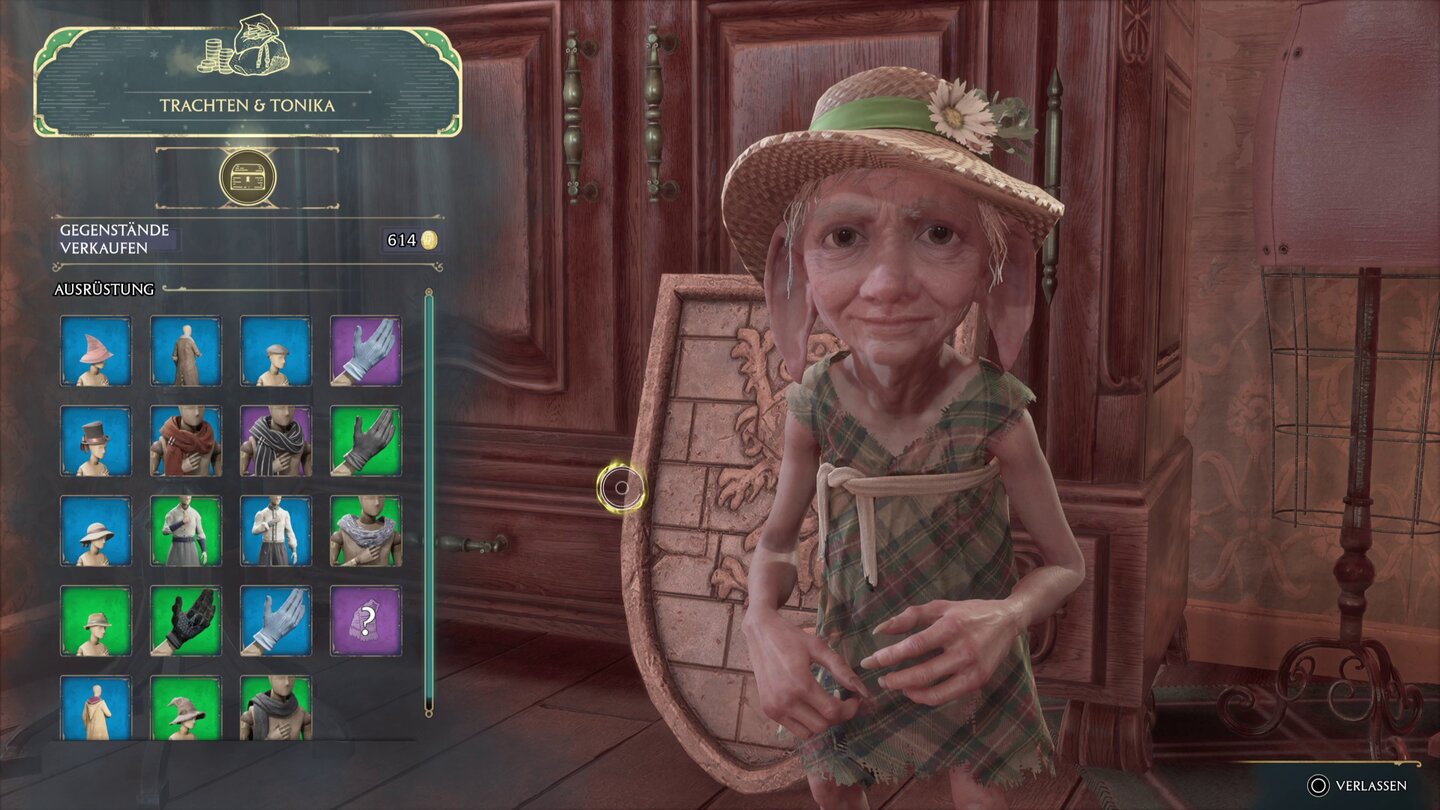Click the equipment list scrollbar

point(429,500)
